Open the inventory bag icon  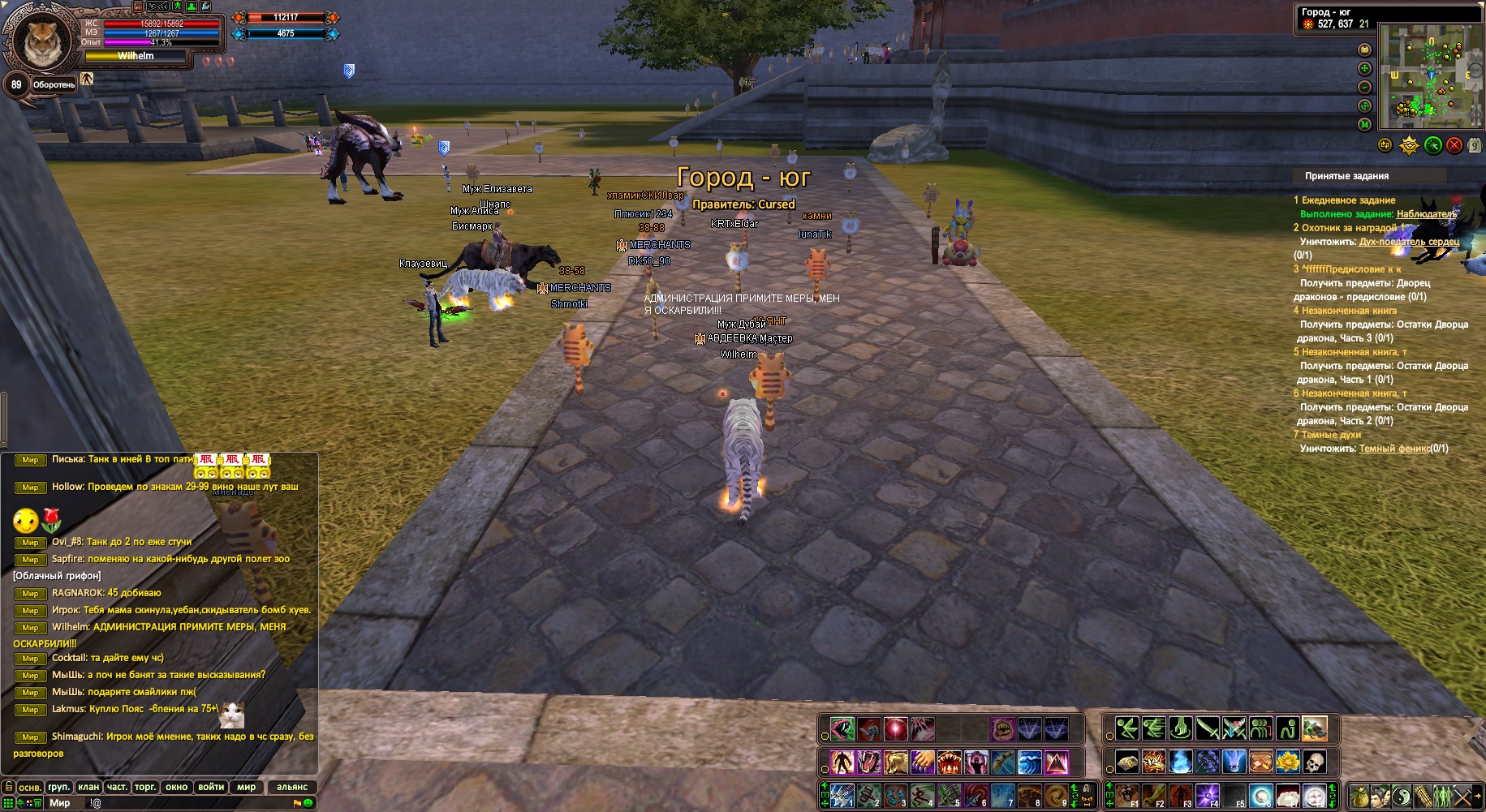tap(1360, 796)
